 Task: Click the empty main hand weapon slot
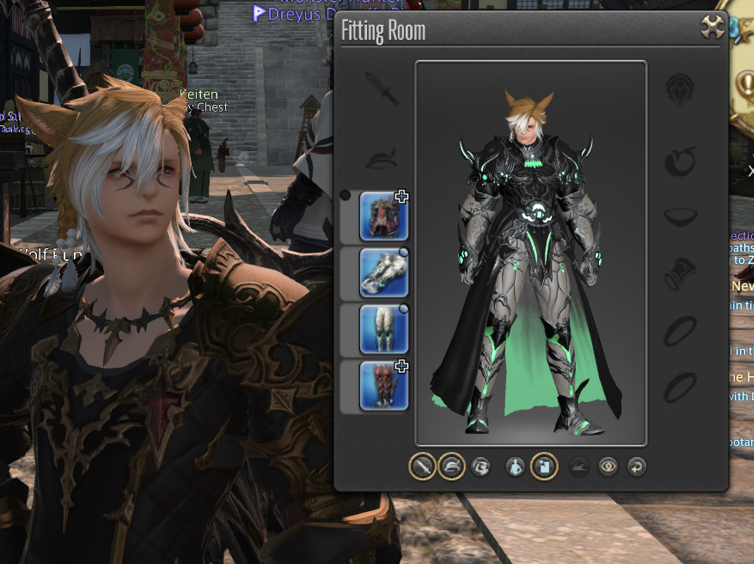[382, 90]
